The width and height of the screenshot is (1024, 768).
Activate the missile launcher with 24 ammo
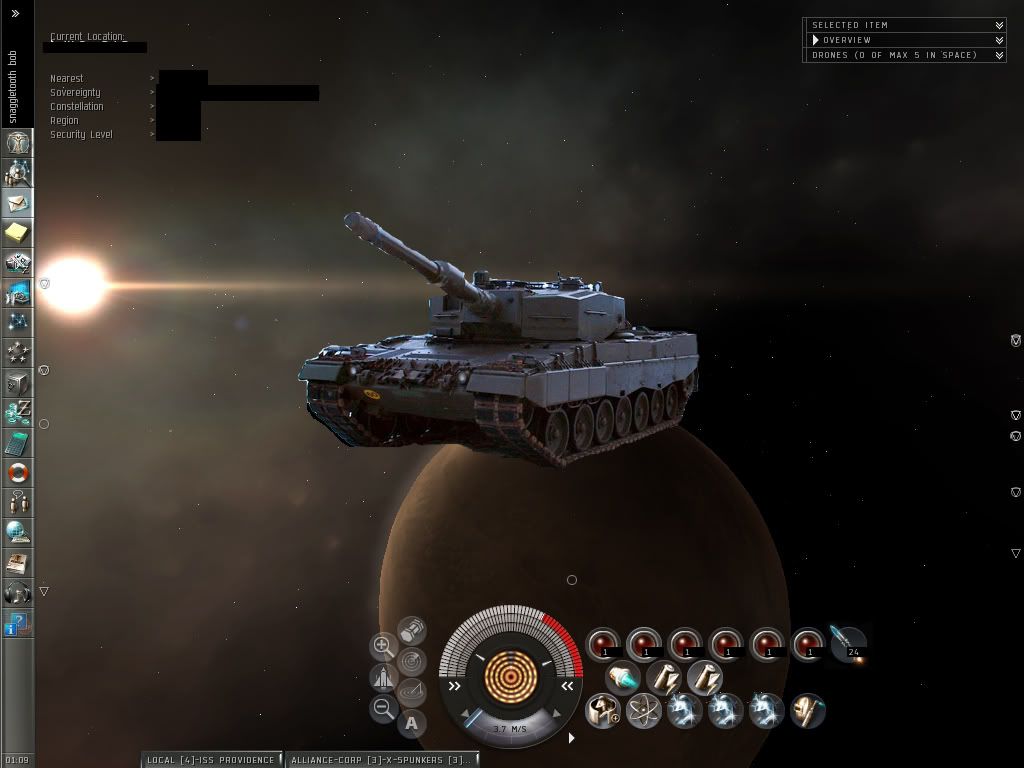[848, 643]
